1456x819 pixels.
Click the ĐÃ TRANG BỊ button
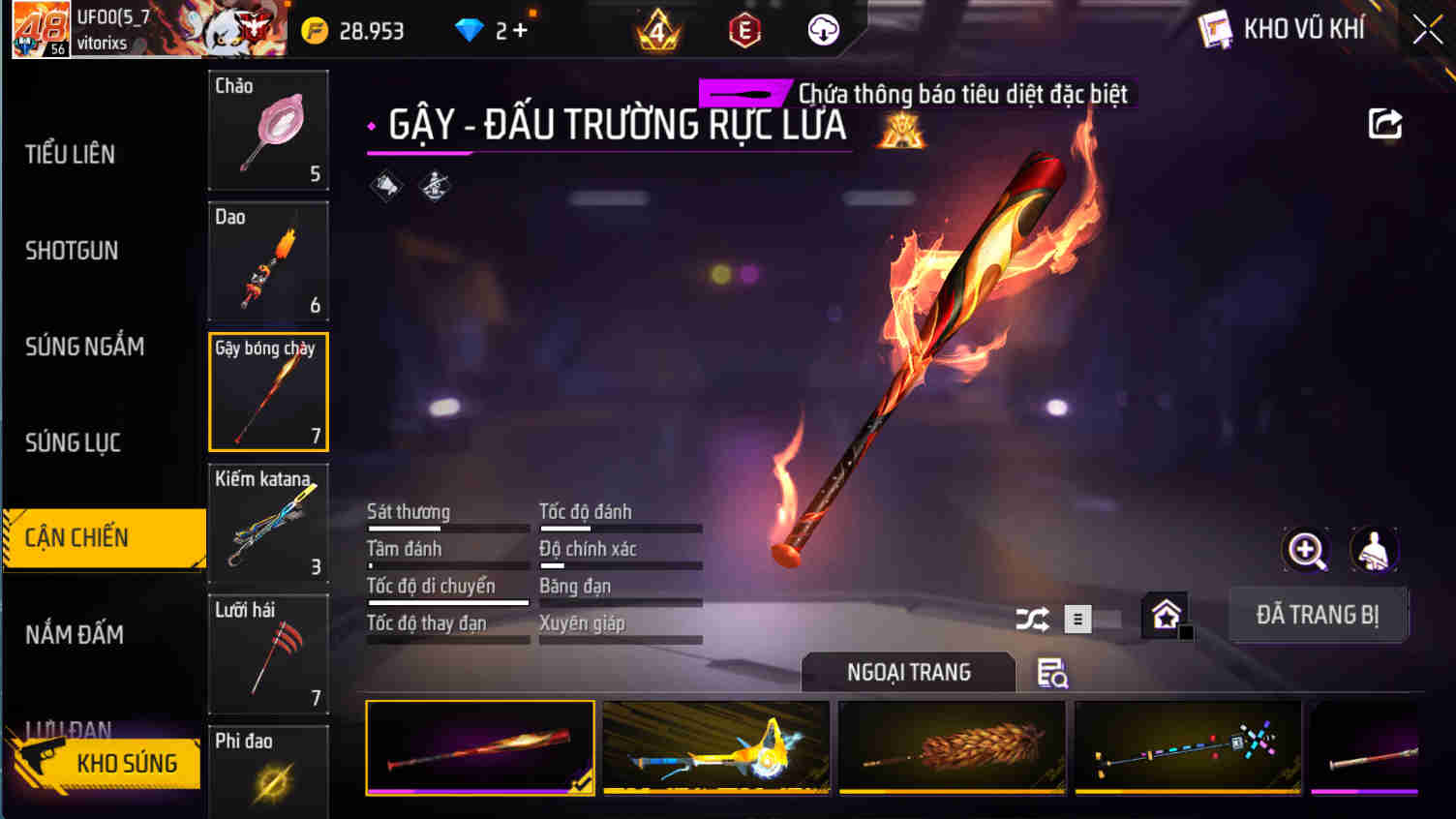tap(1319, 615)
